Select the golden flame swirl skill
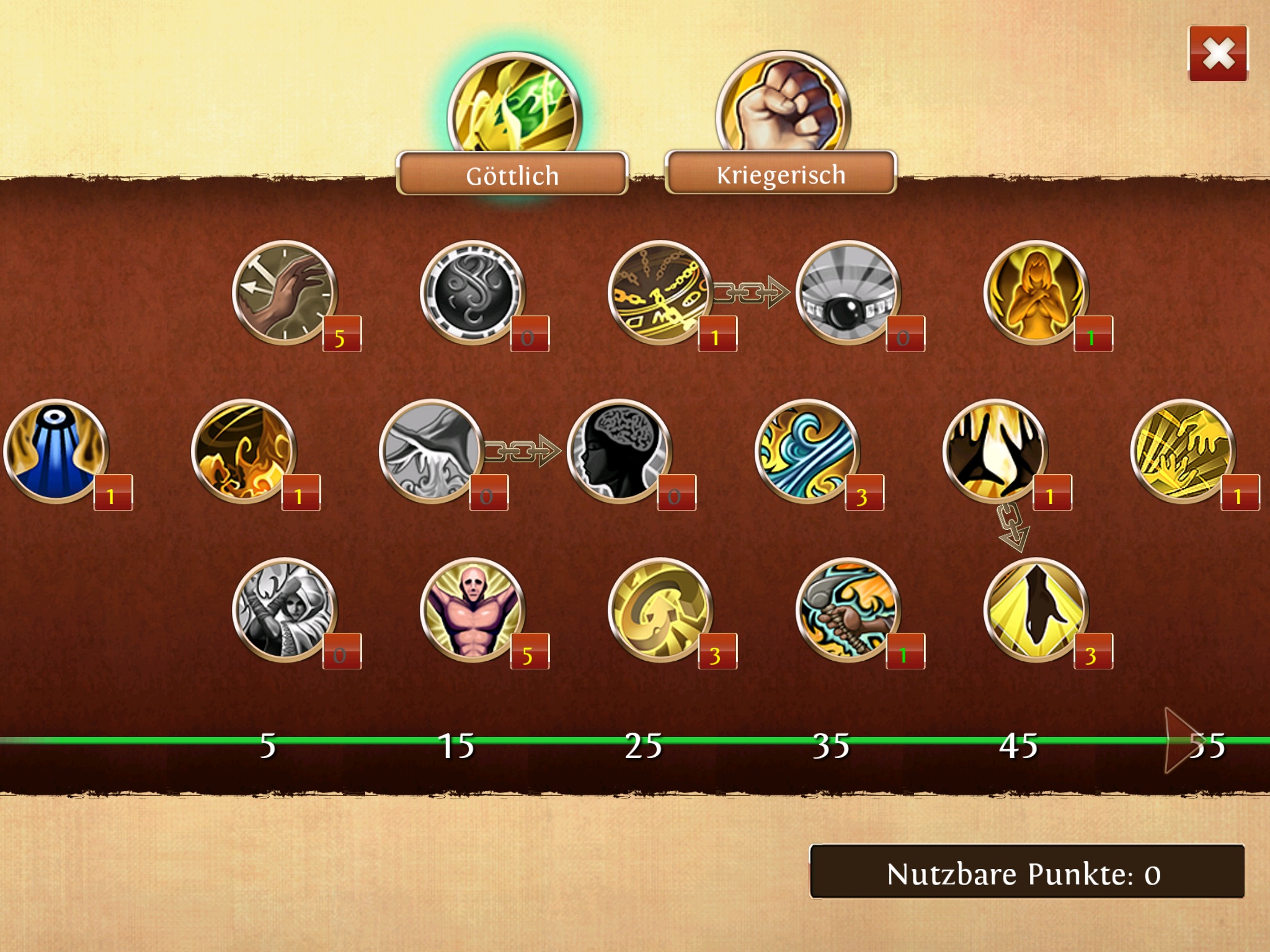This screenshot has height=952, width=1270. pyautogui.click(x=244, y=451)
